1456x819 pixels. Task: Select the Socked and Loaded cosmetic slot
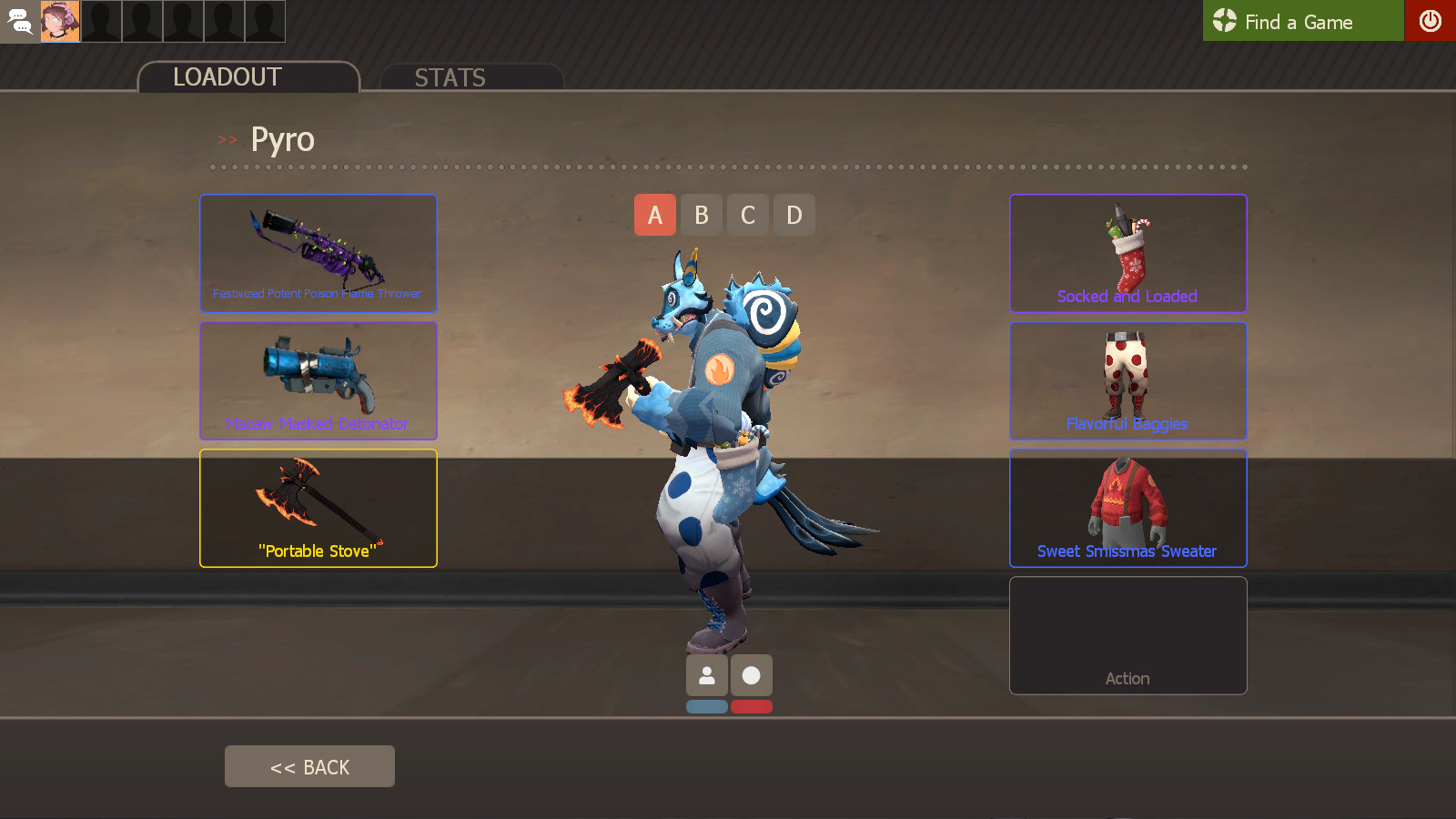(x=1128, y=253)
